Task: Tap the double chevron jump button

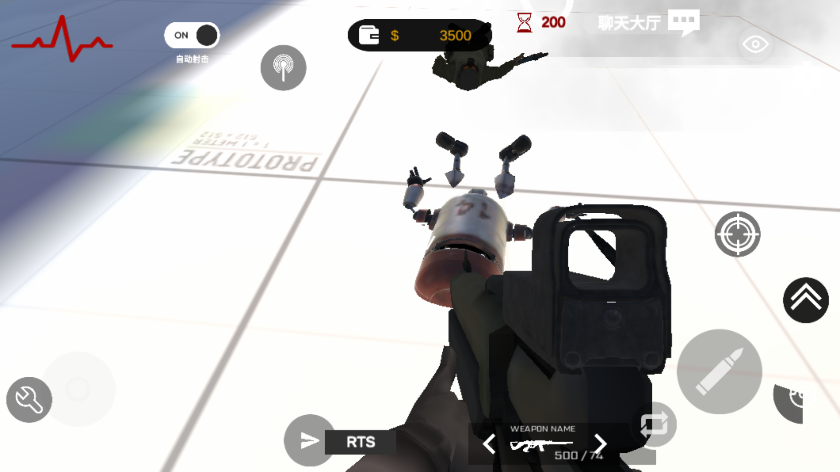Action: pyautogui.click(x=805, y=299)
